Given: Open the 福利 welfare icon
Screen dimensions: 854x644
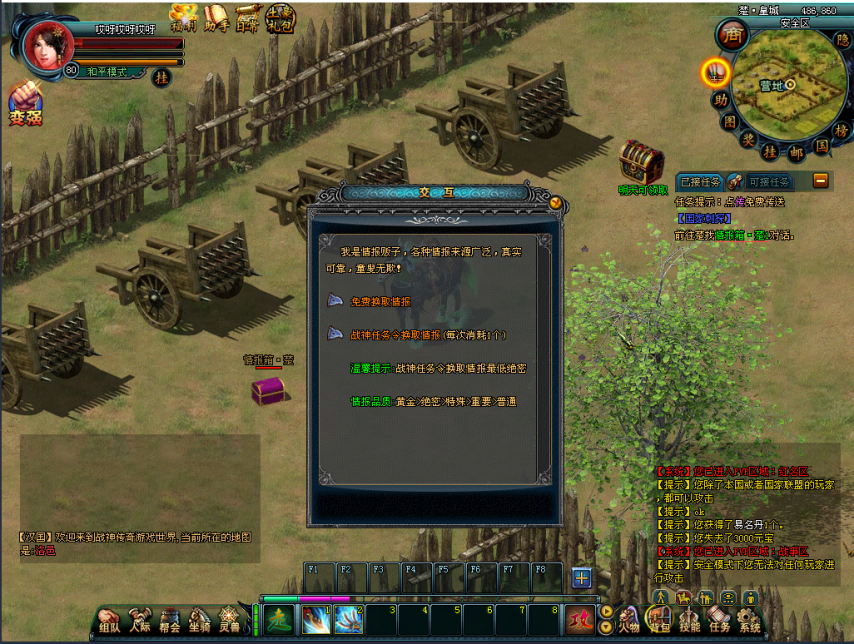Looking at the screenshot, I should point(183,16).
